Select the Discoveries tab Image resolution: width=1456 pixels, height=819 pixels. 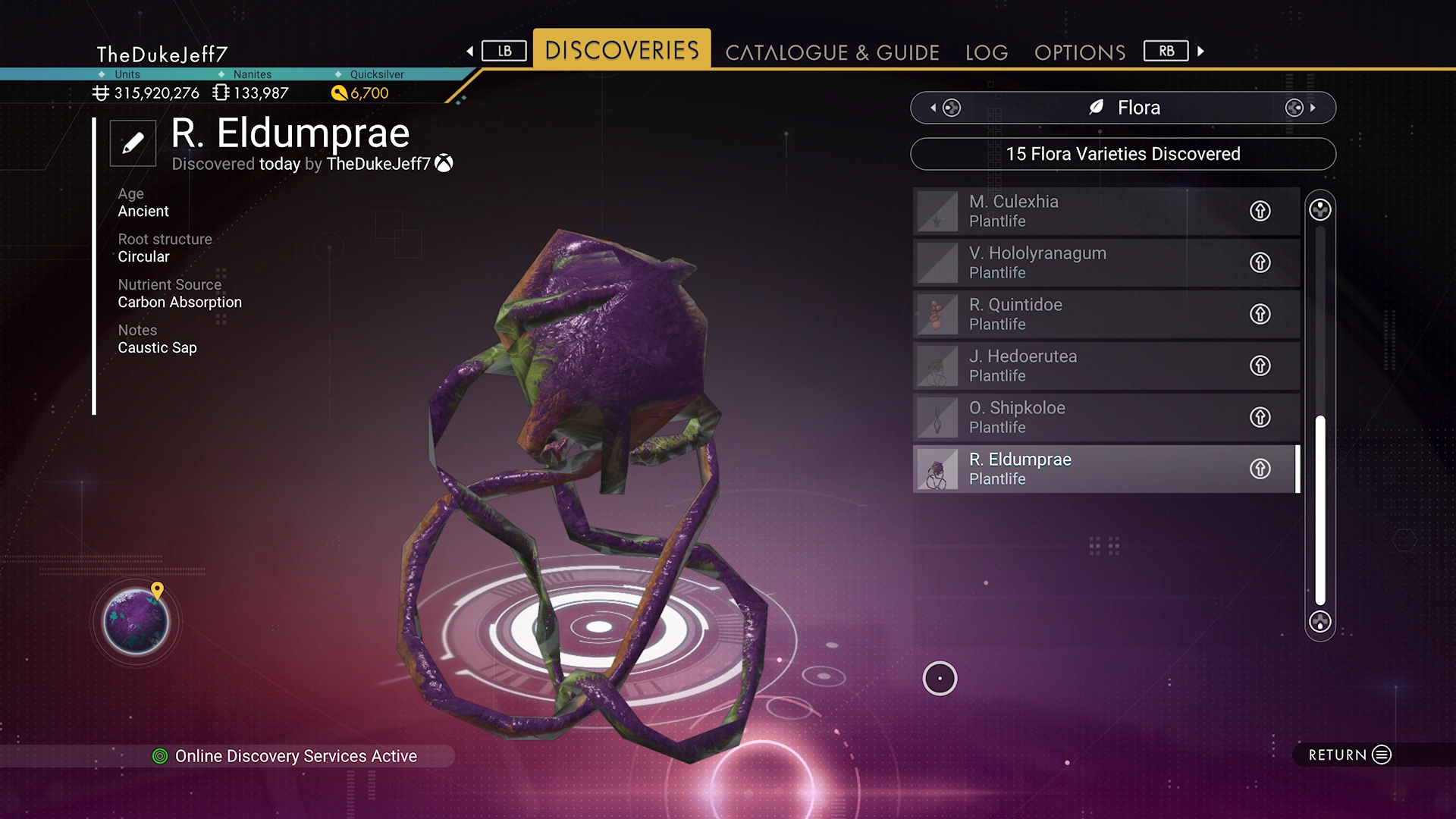(622, 50)
